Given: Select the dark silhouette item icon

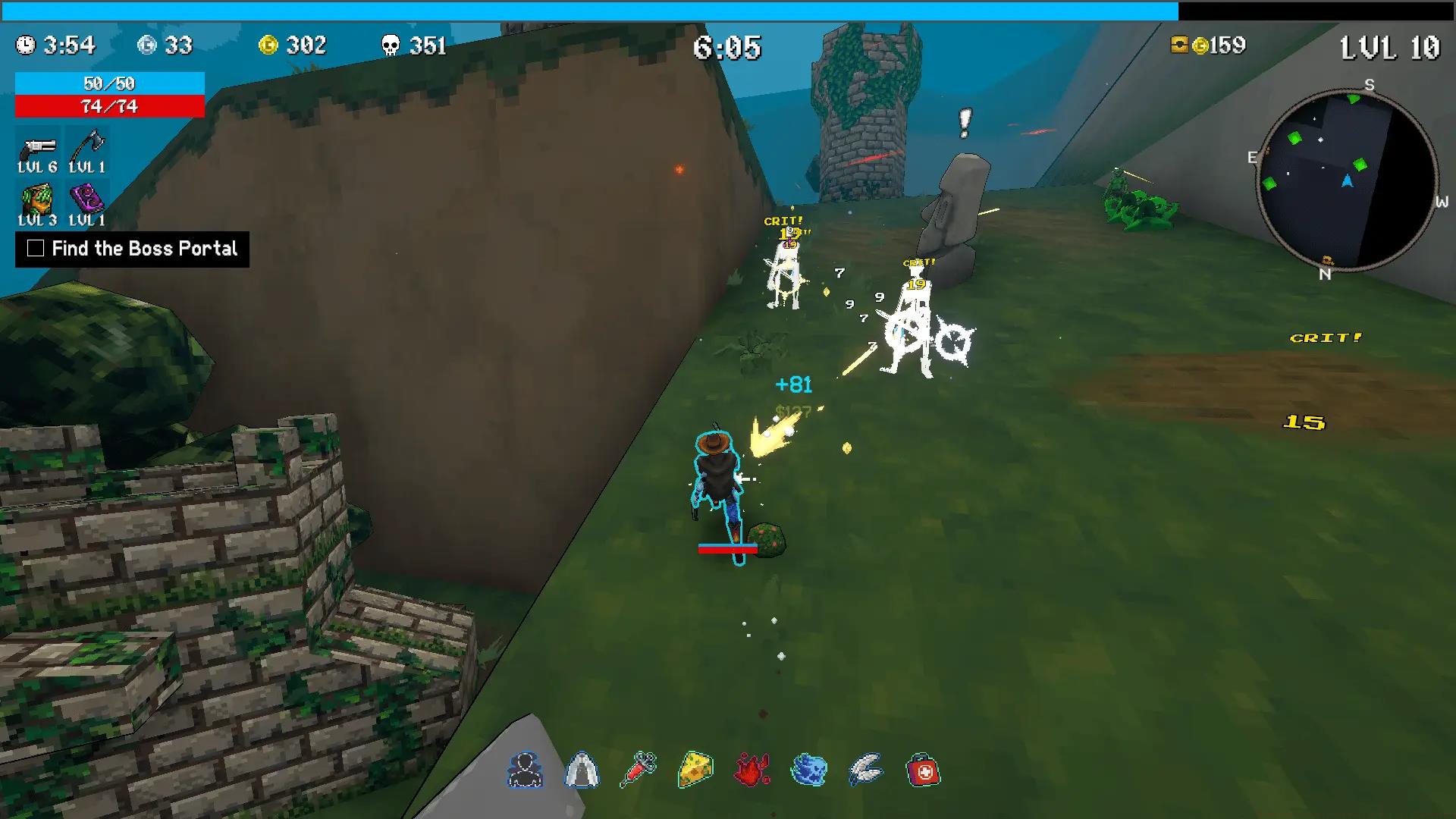Looking at the screenshot, I should (525, 770).
